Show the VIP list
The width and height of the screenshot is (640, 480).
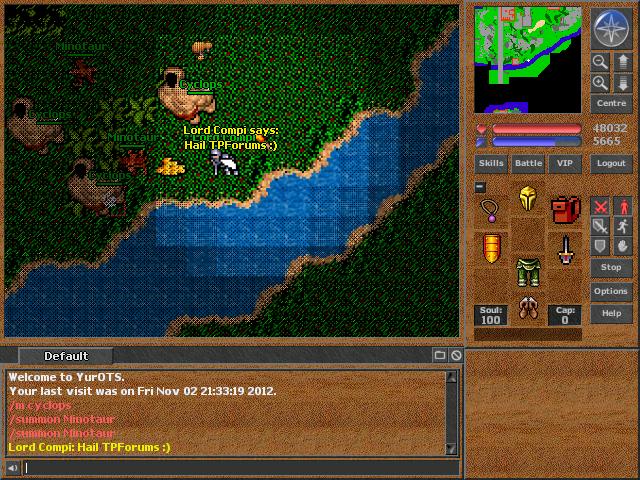click(565, 163)
